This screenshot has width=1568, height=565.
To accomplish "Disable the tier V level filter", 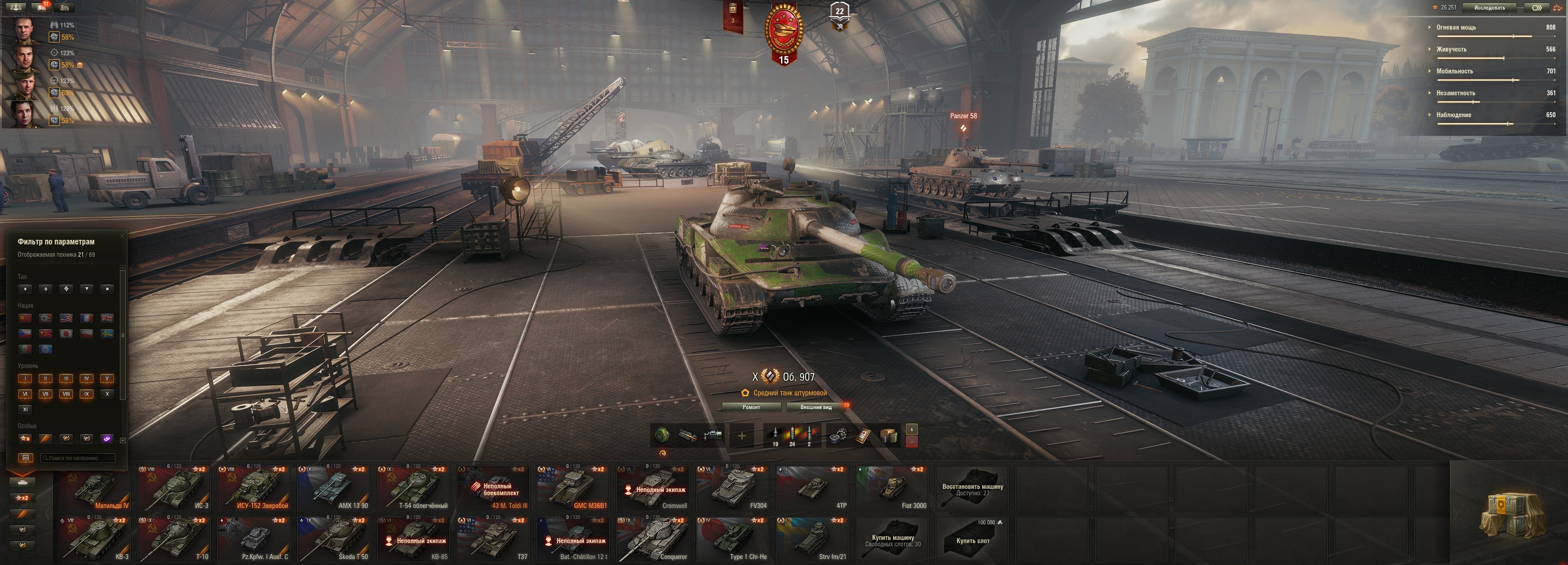I will click(x=107, y=378).
